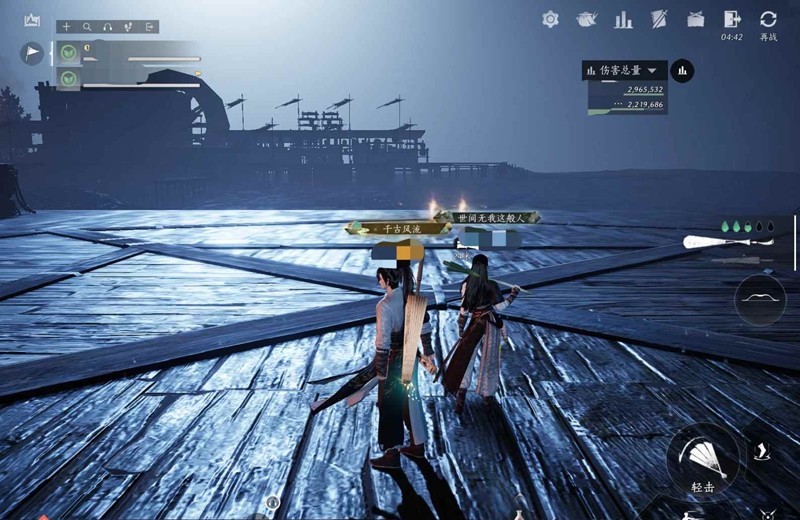Switch to the fan weapon

716,241
